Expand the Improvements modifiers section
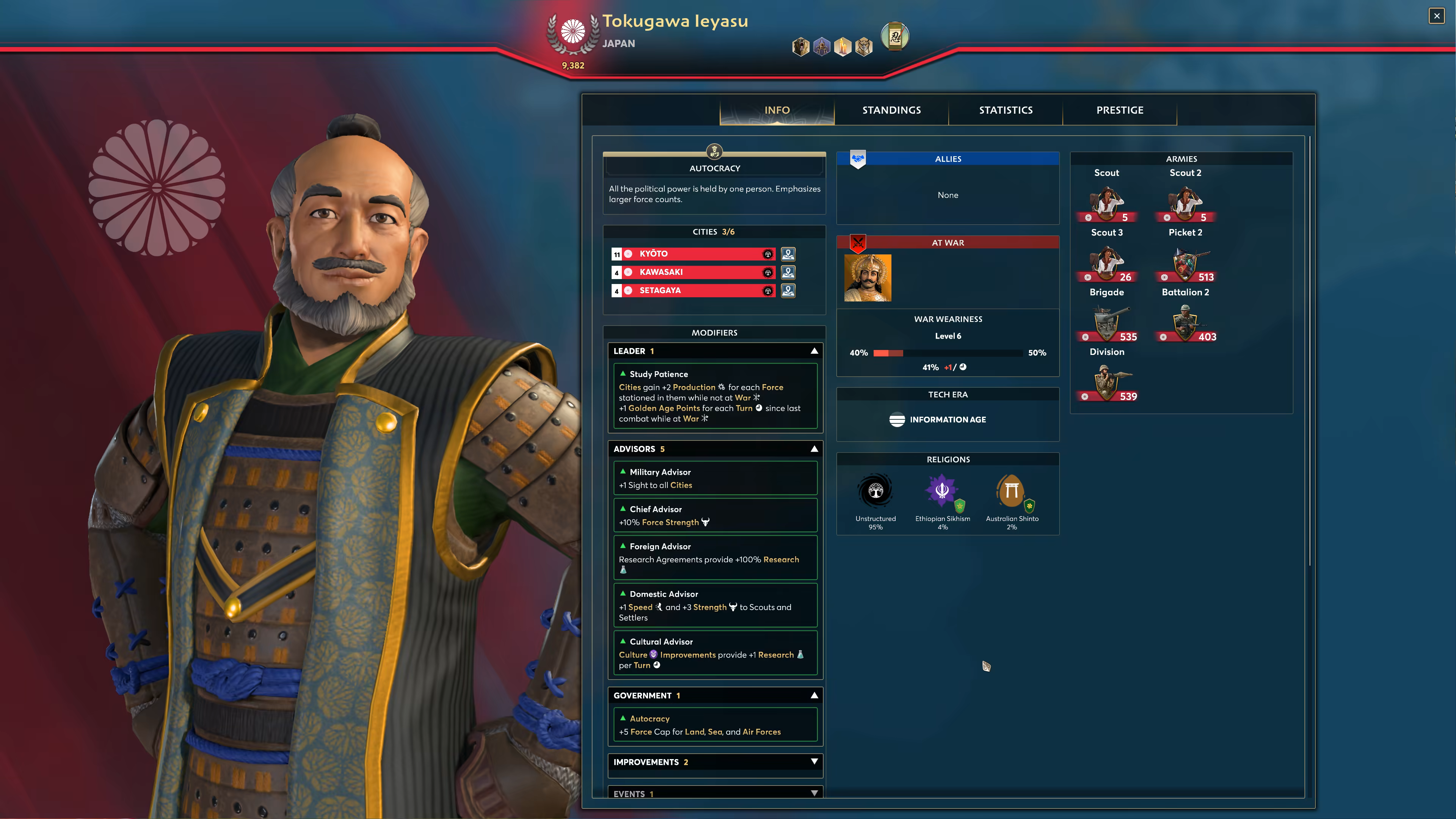This screenshot has height=819, width=1456. pyautogui.click(x=814, y=762)
